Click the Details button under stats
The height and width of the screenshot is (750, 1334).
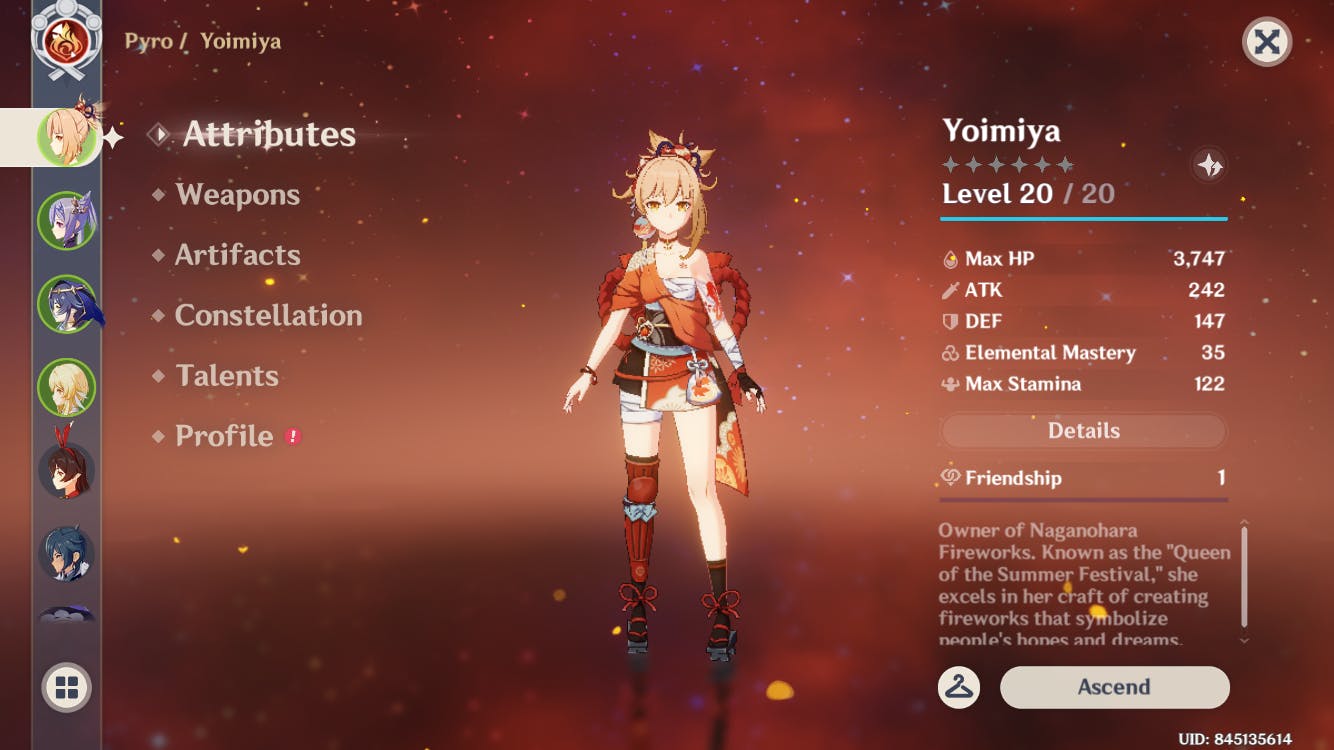point(1083,431)
